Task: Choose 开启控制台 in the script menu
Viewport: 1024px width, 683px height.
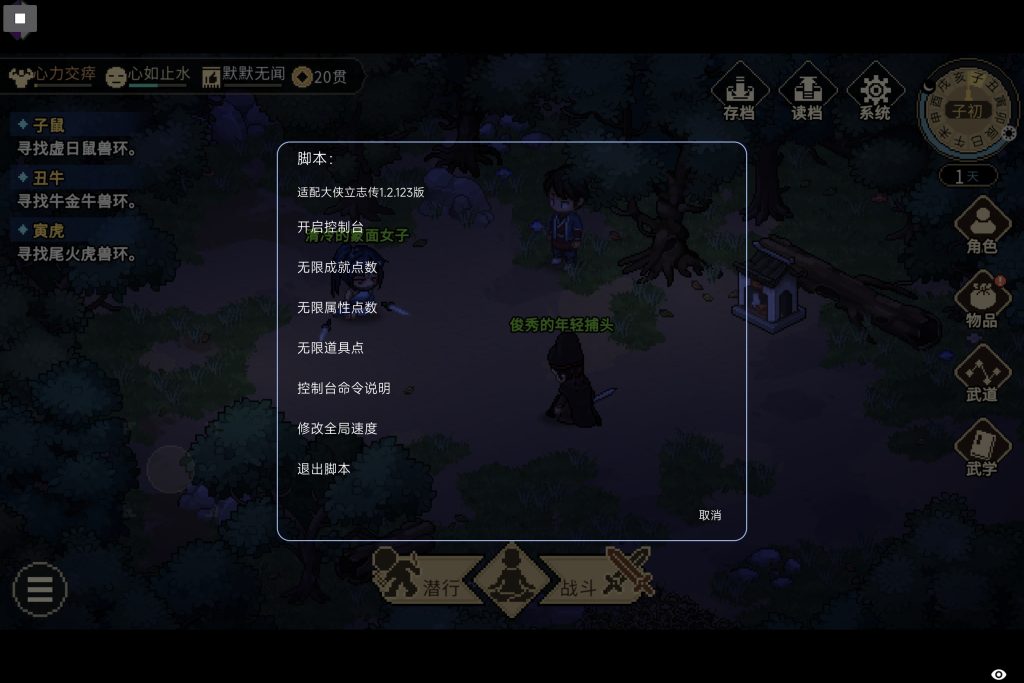Action: point(330,228)
